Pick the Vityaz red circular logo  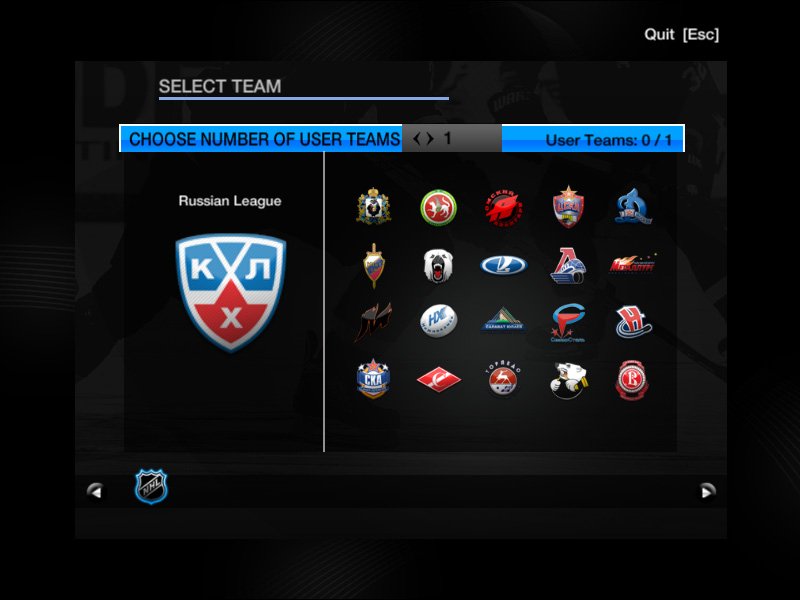tap(632, 379)
